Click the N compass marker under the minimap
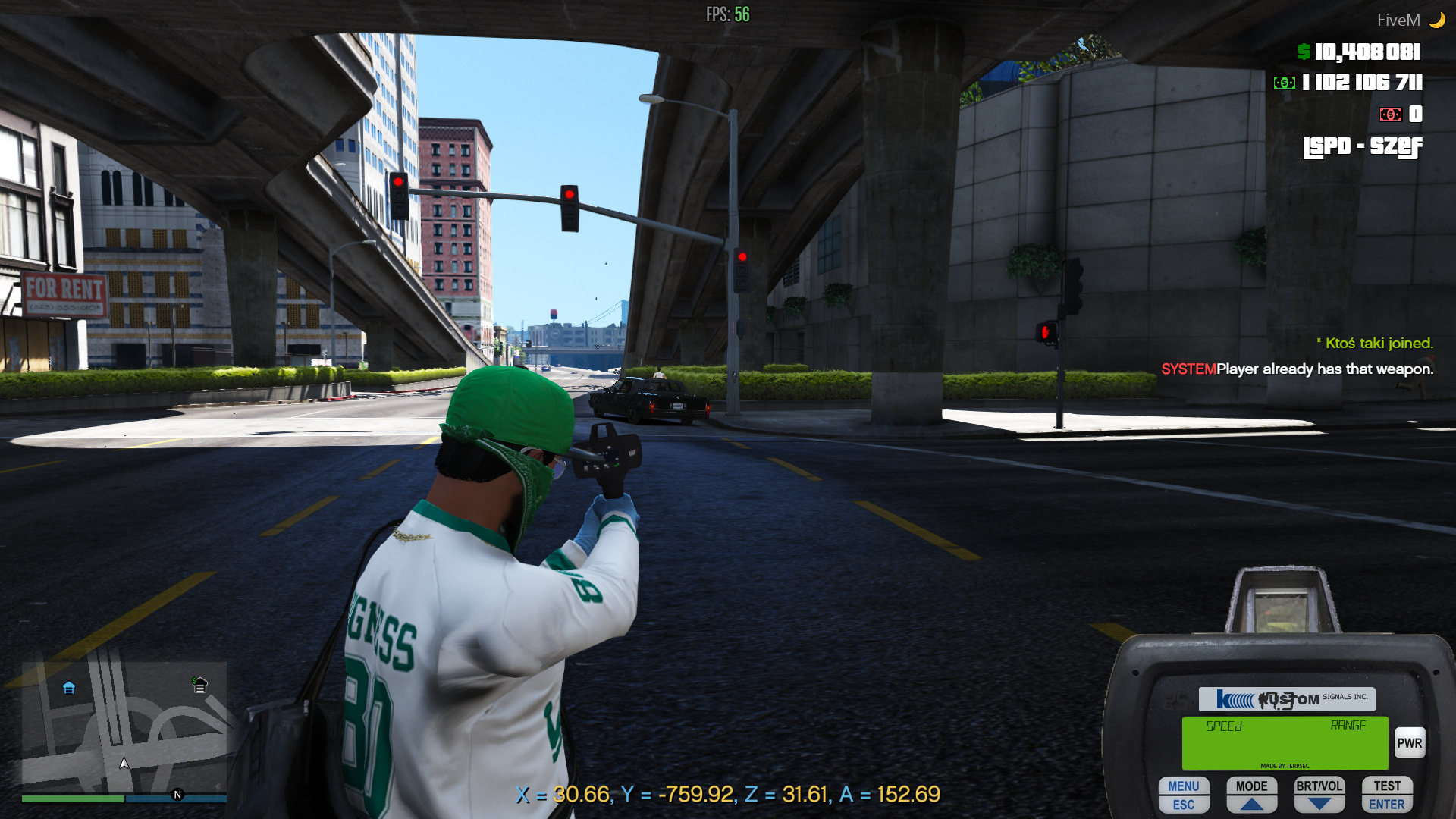 click(x=177, y=795)
